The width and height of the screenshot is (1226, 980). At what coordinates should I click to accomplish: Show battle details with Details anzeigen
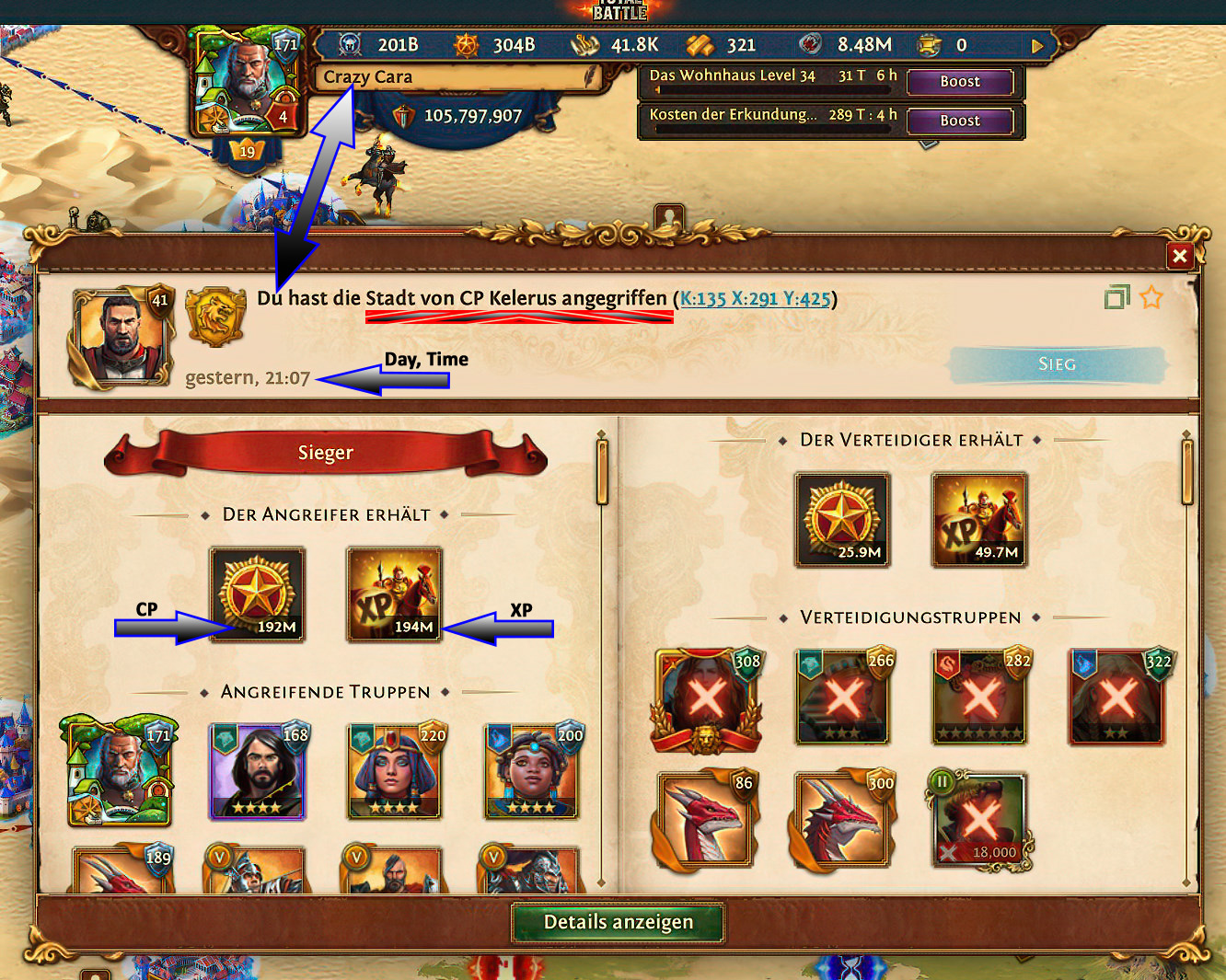click(x=618, y=922)
